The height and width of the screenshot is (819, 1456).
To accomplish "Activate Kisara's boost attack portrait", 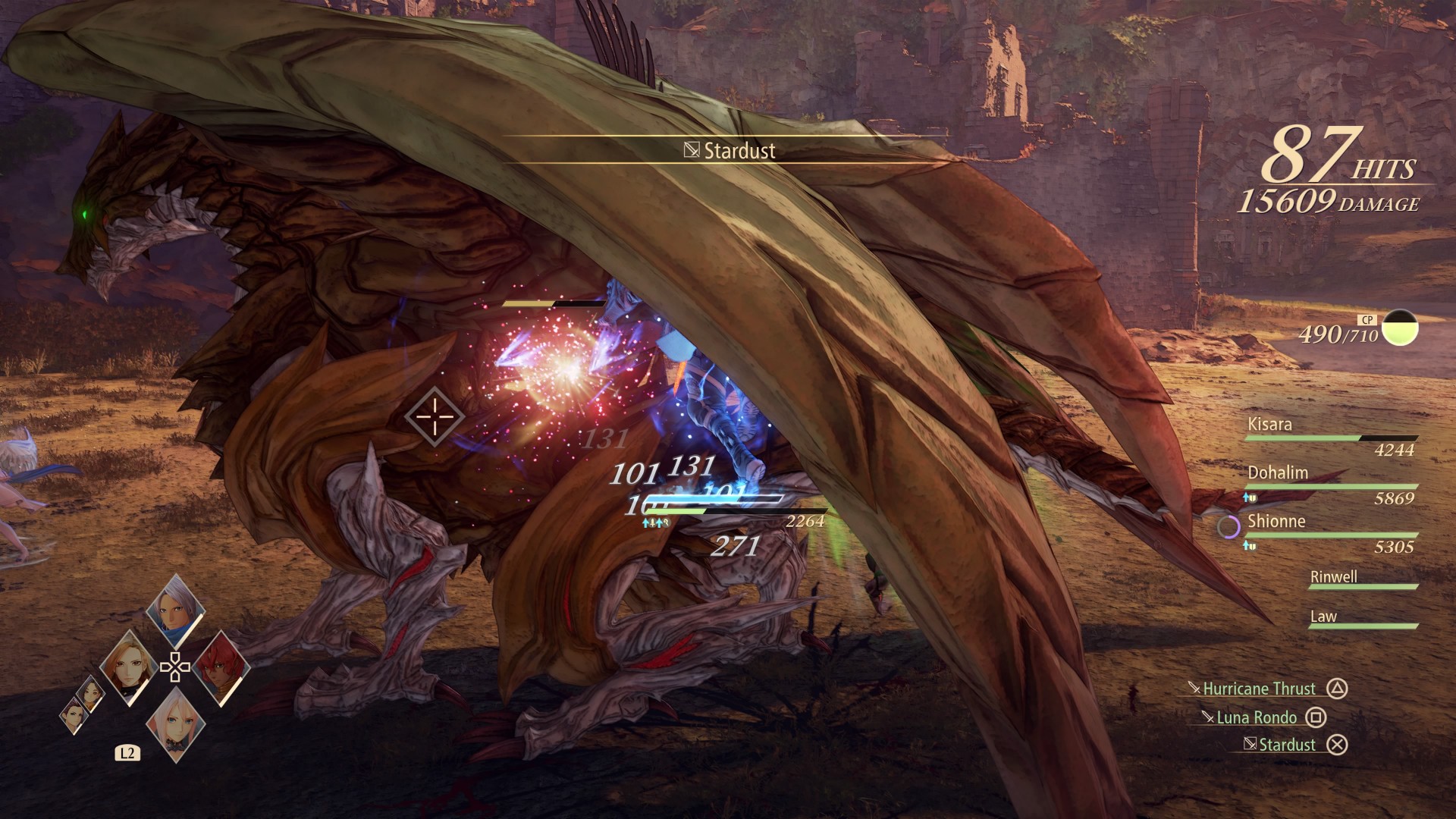I will pyautogui.click(x=127, y=668).
